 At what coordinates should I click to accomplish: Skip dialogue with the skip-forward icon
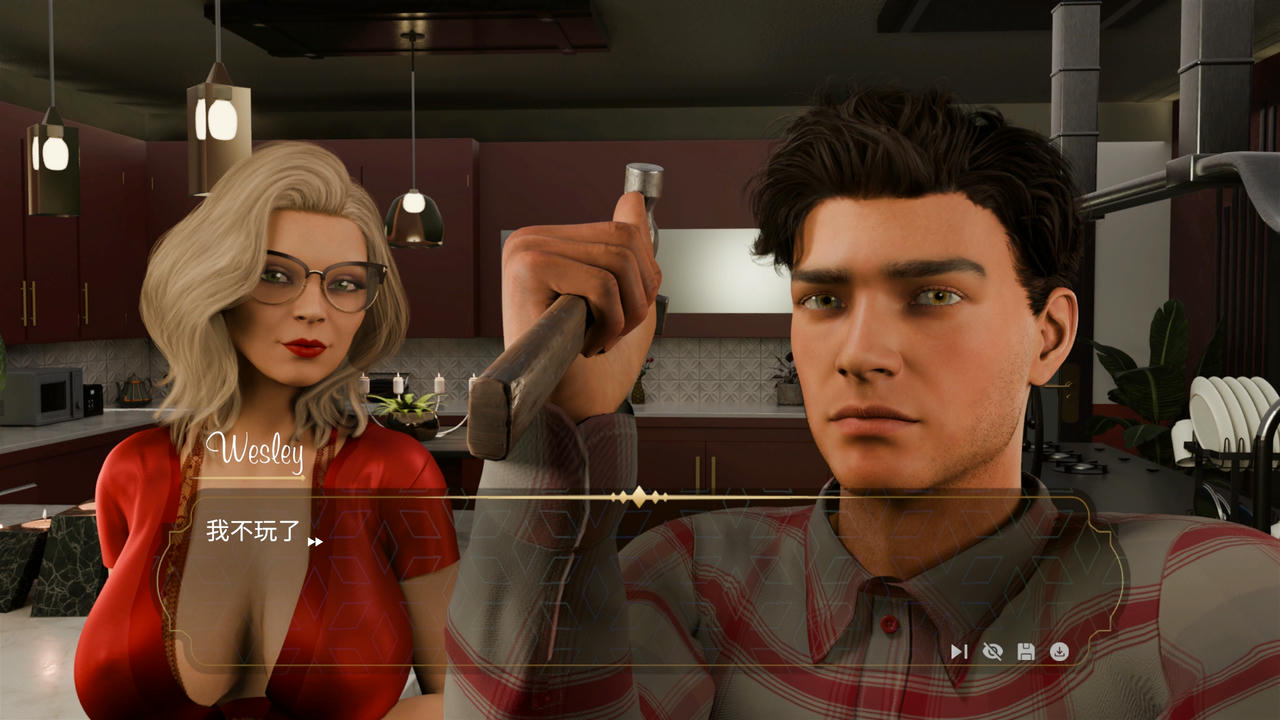pyautogui.click(x=959, y=652)
